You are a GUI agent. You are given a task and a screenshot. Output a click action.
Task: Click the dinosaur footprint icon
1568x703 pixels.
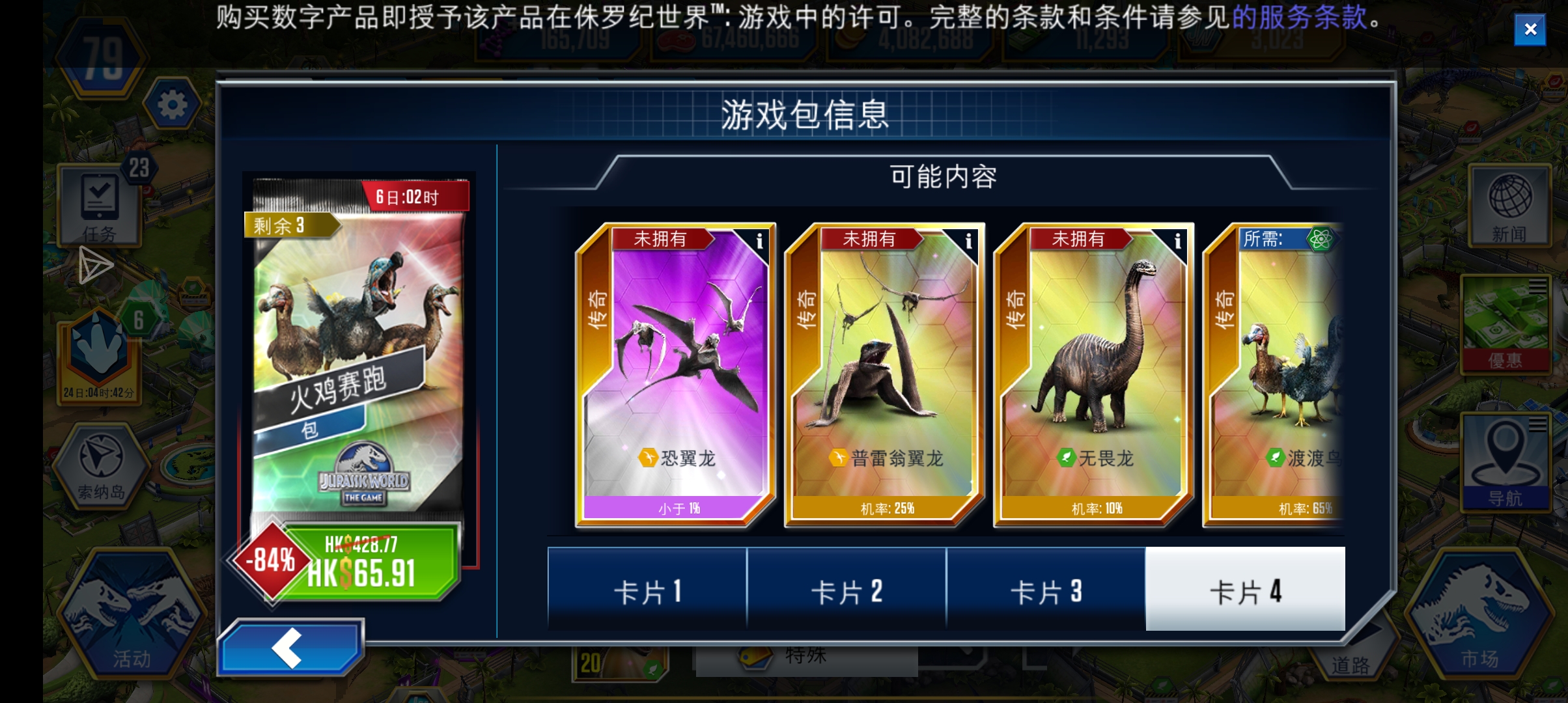pyautogui.click(x=96, y=345)
